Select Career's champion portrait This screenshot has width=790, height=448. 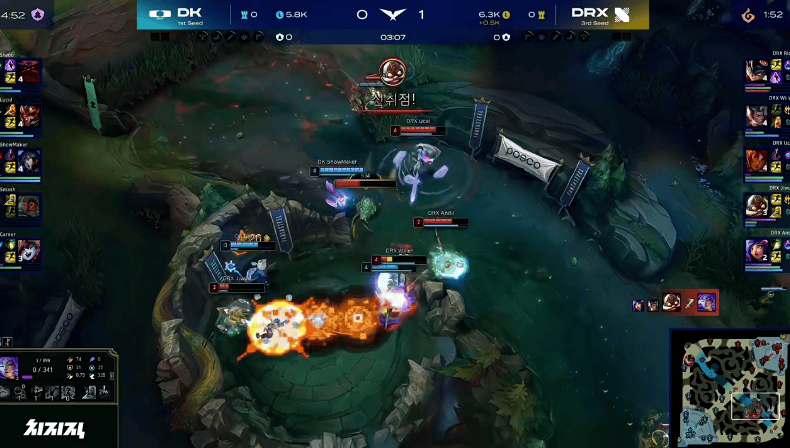coord(29,252)
